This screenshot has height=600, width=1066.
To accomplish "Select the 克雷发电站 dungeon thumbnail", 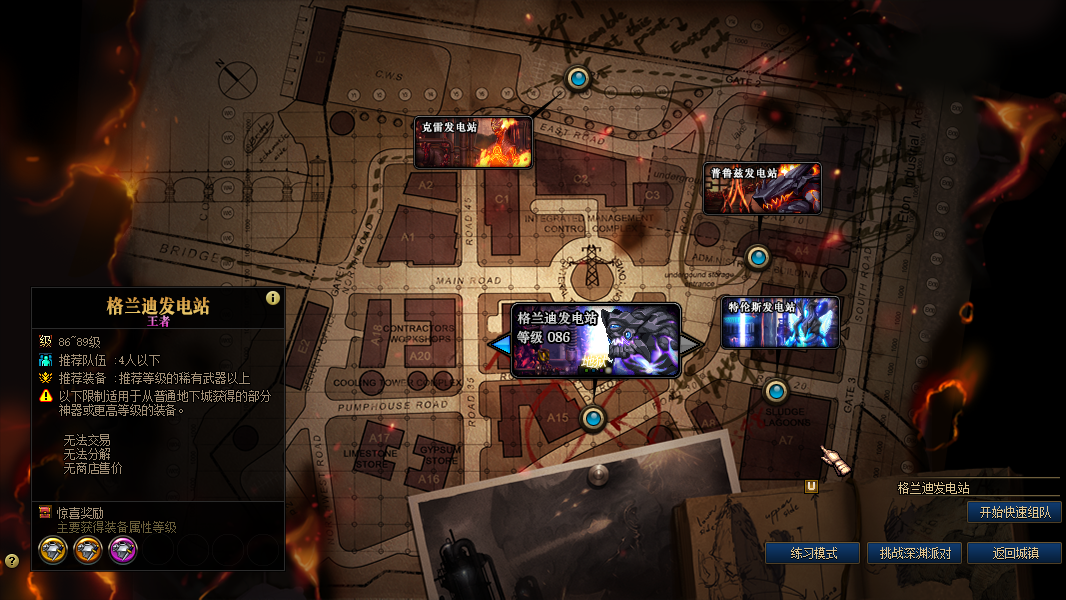I will (473, 143).
